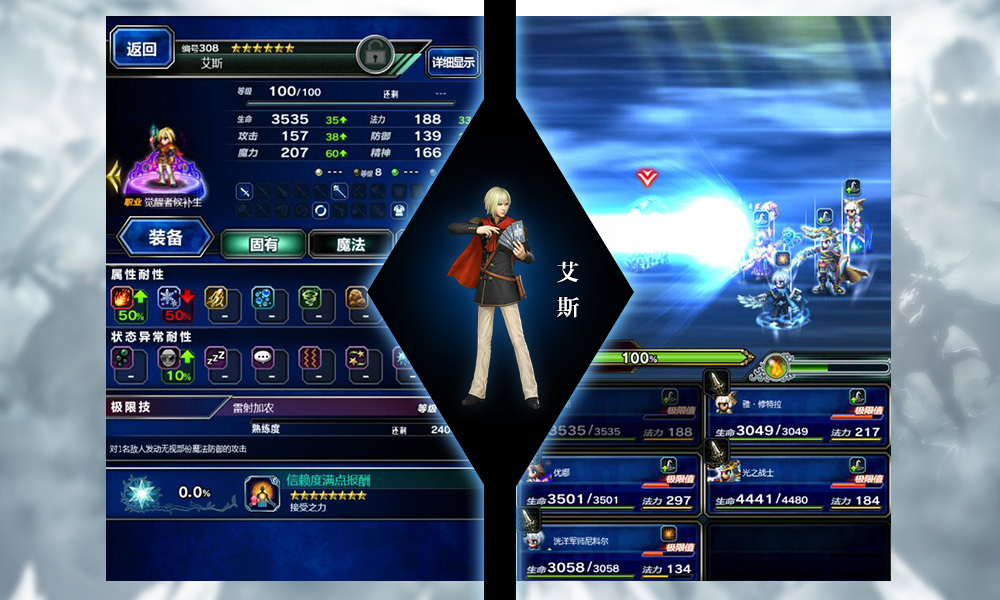Select the ice resistance icon
1000x600 pixels.
click(x=172, y=302)
